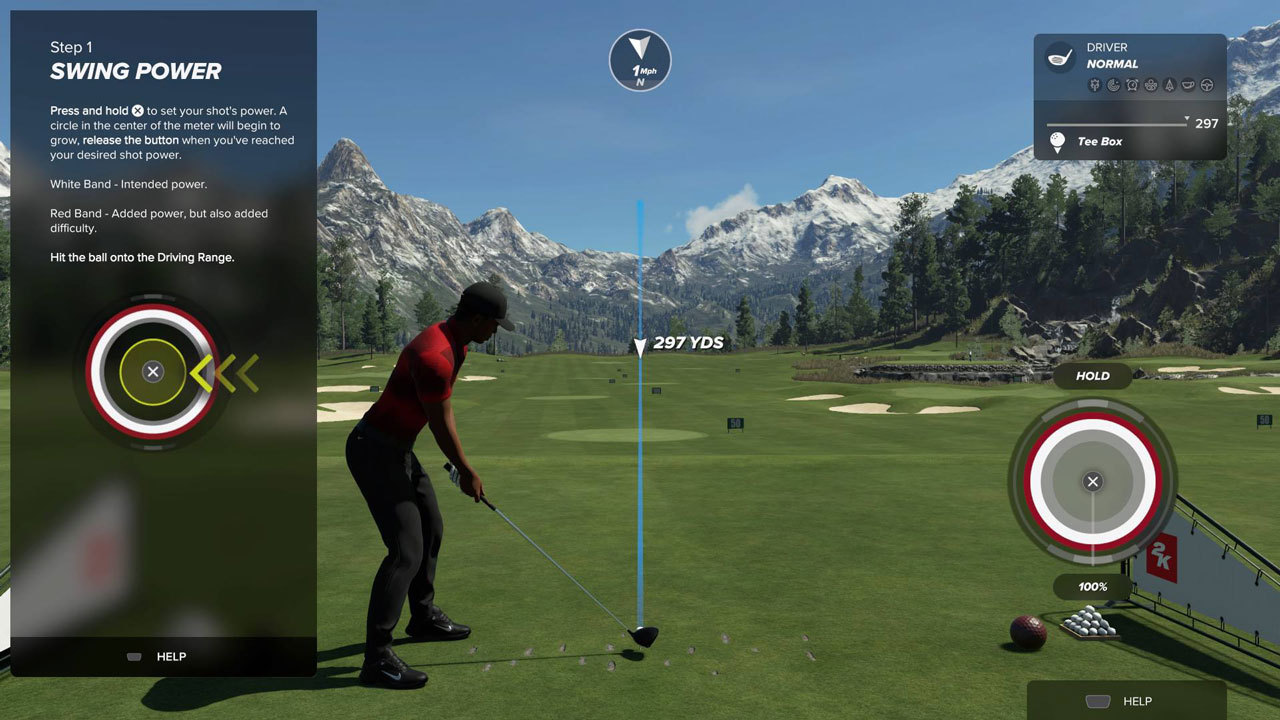Open HELP below the swing meter
1280x720 pixels.
1125,701
